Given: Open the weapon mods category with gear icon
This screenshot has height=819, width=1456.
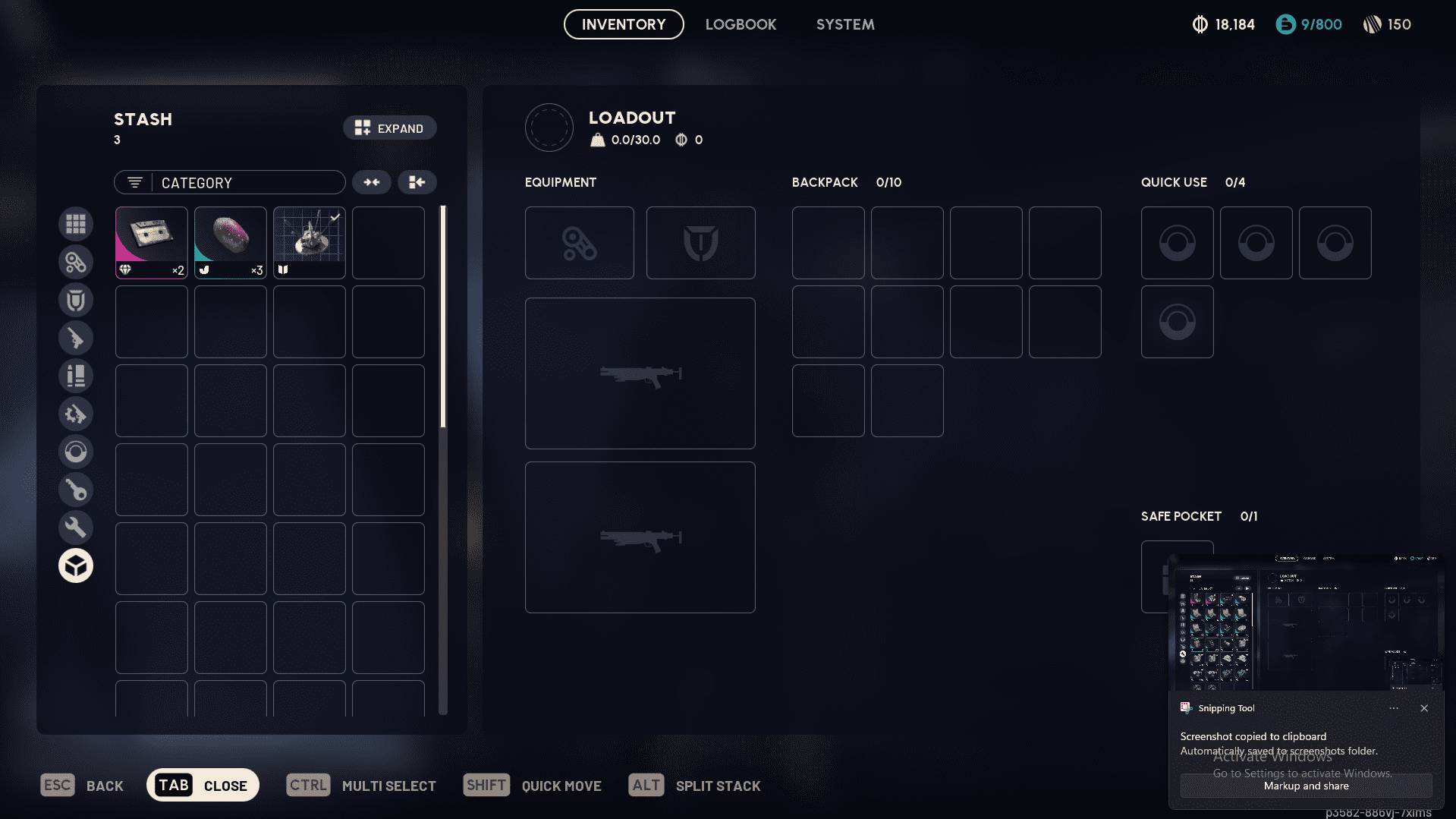Looking at the screenshot, I should tap(76, 414).
